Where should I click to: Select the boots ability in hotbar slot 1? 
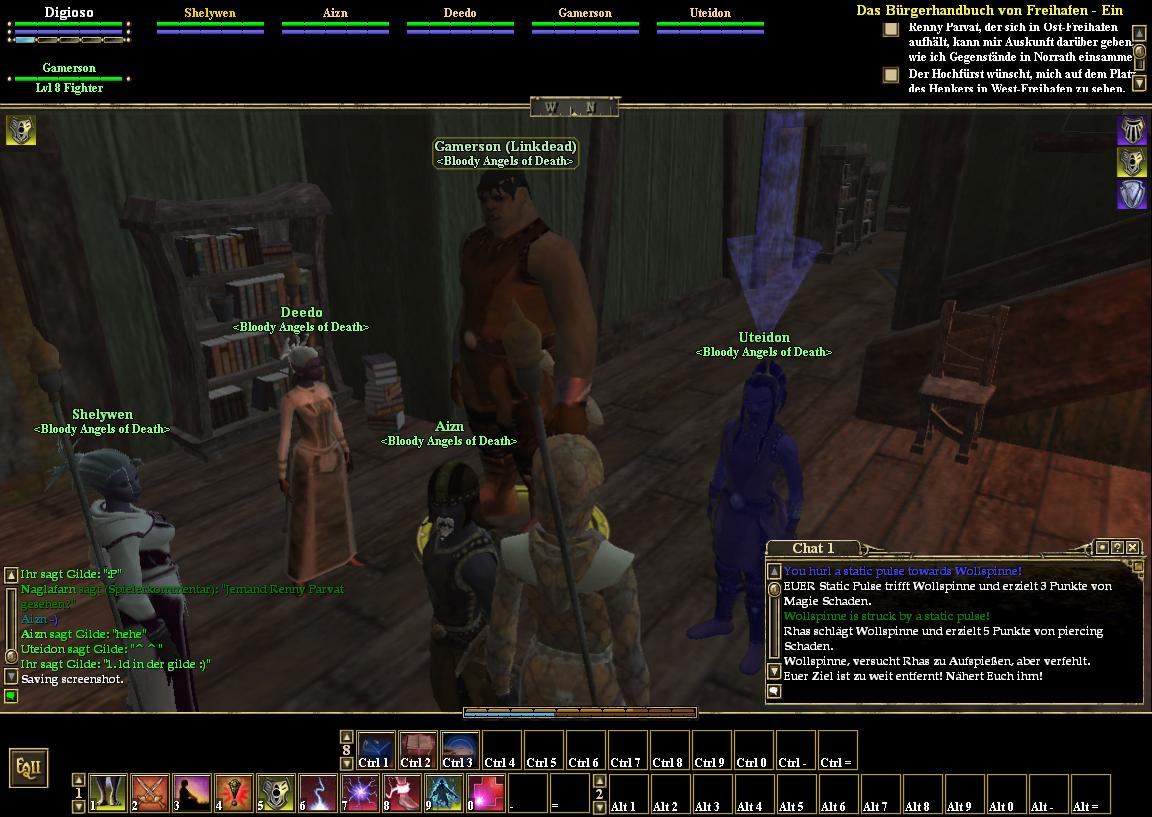[108, 793]
